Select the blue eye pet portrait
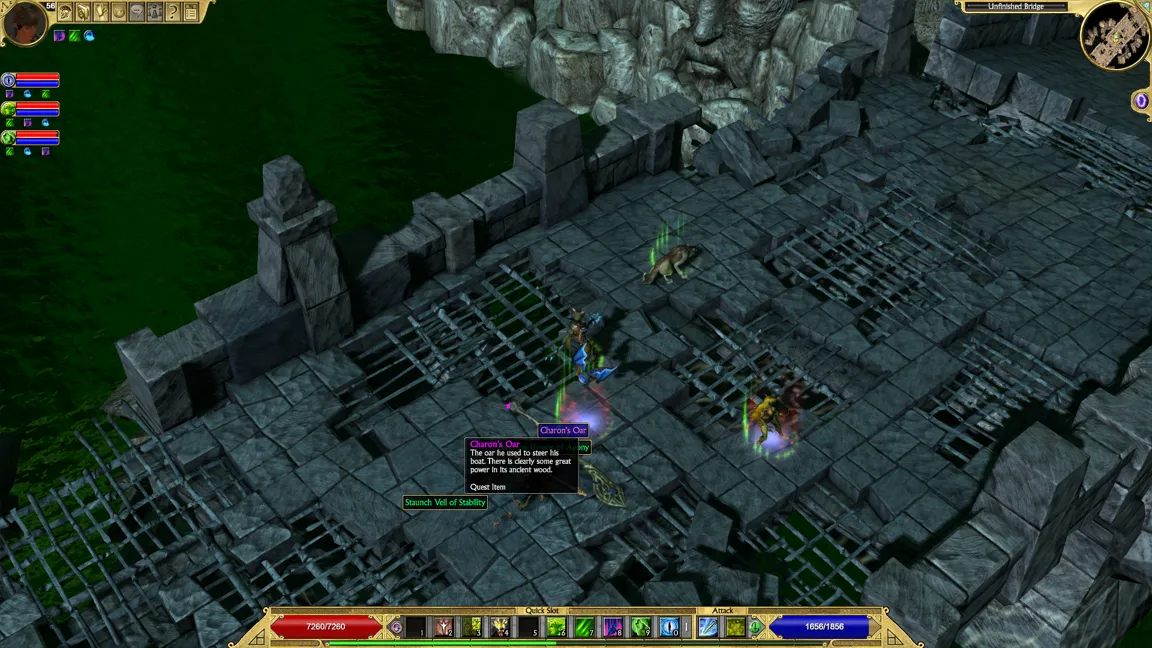 pos(8,80)
